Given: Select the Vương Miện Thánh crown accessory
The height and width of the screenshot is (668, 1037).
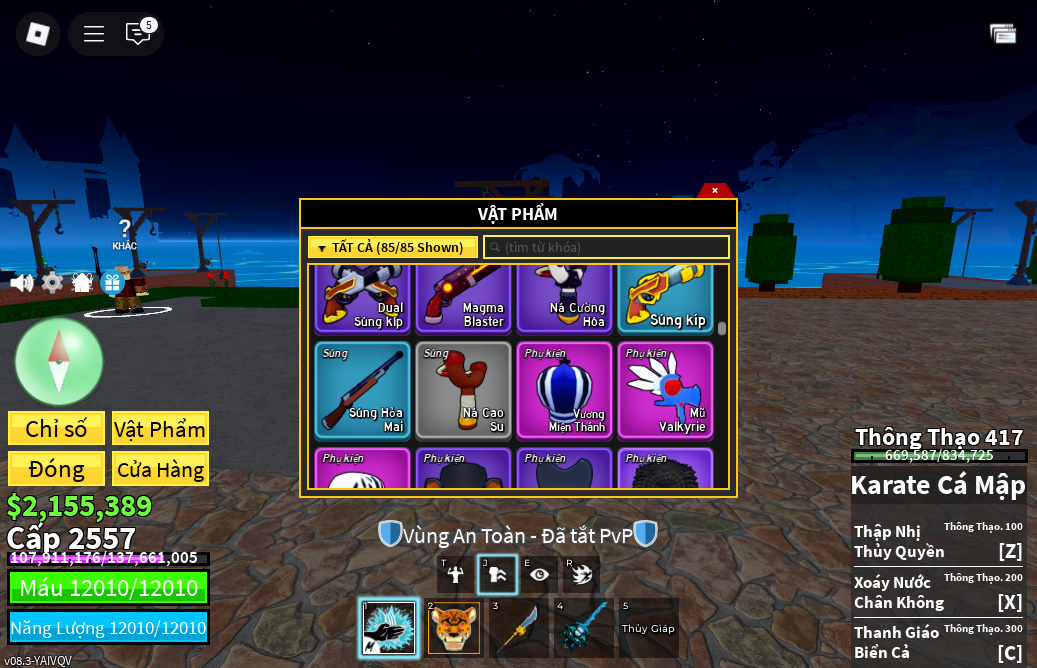Looking at the screenshot, I should [x=565, y=390].
